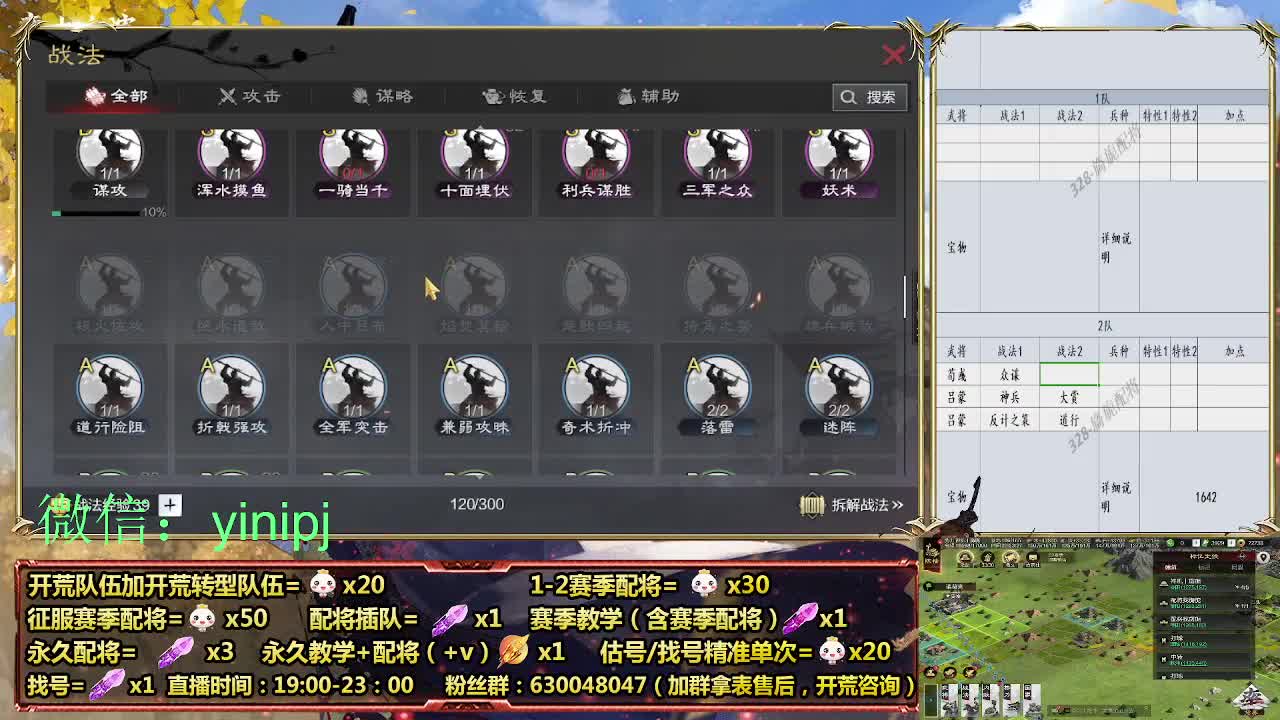Open the 浑水摸鱼 tactic

pos(232,160)
